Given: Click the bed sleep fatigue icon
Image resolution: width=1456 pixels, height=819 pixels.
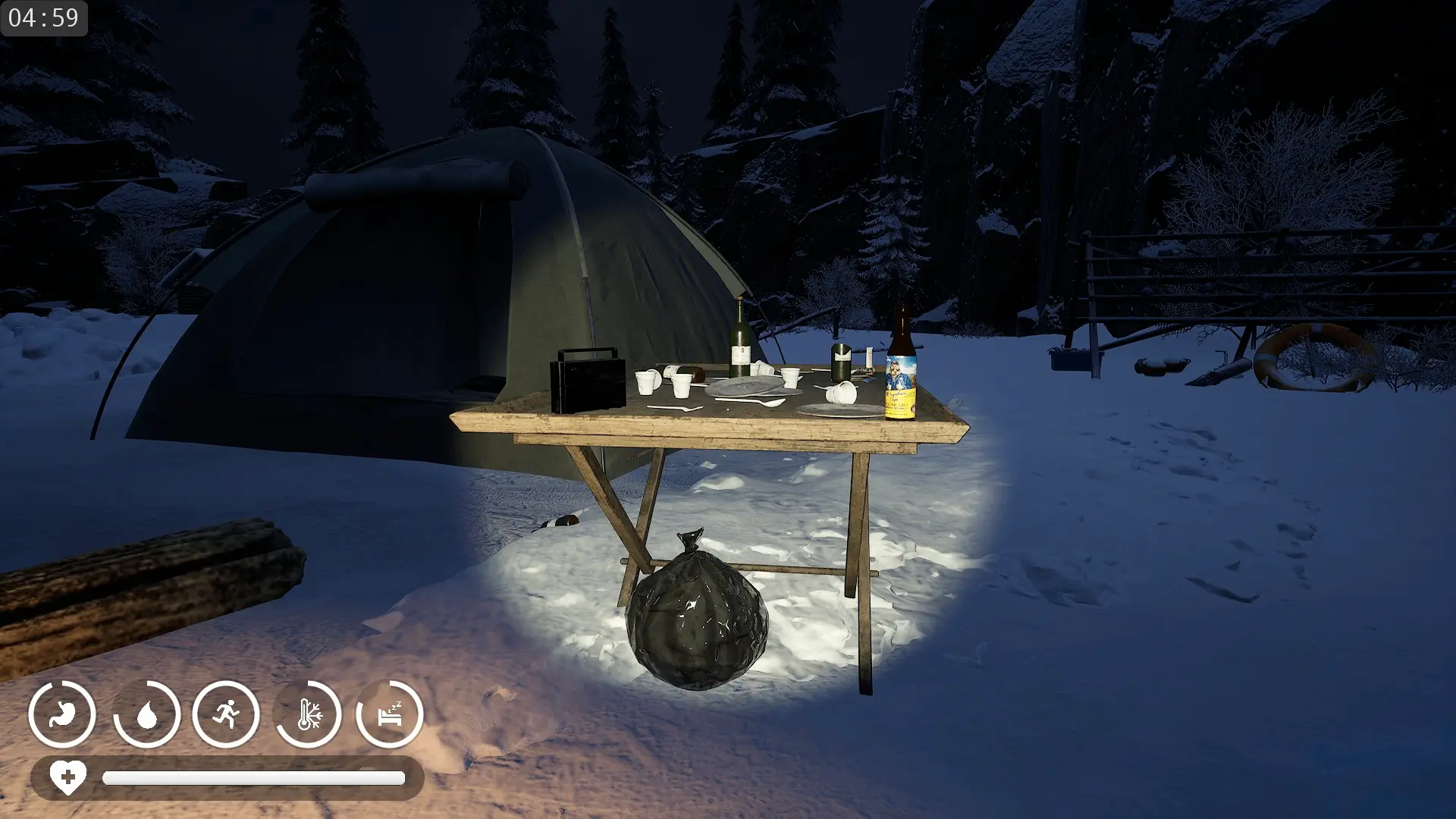Looking at the screenshot, I should [x=390, y=714].
